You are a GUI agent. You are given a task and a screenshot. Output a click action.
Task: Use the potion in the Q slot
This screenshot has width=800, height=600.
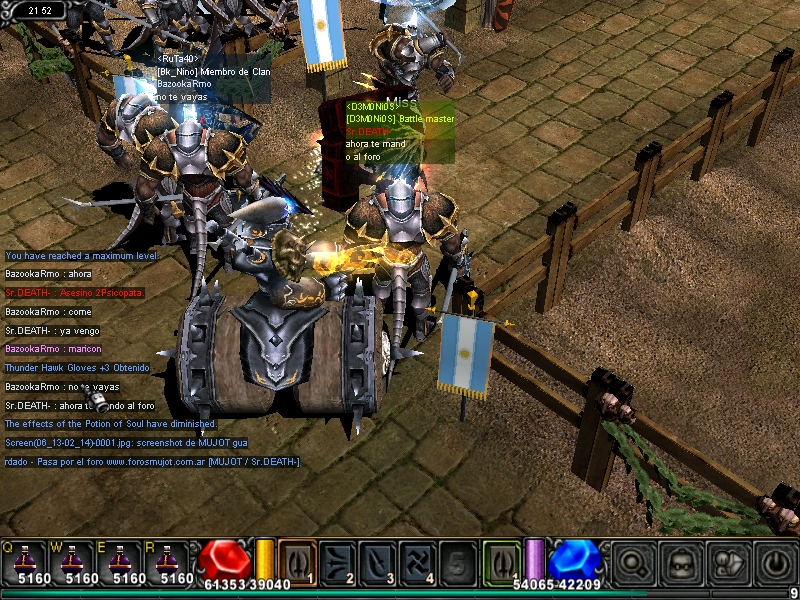25,560
